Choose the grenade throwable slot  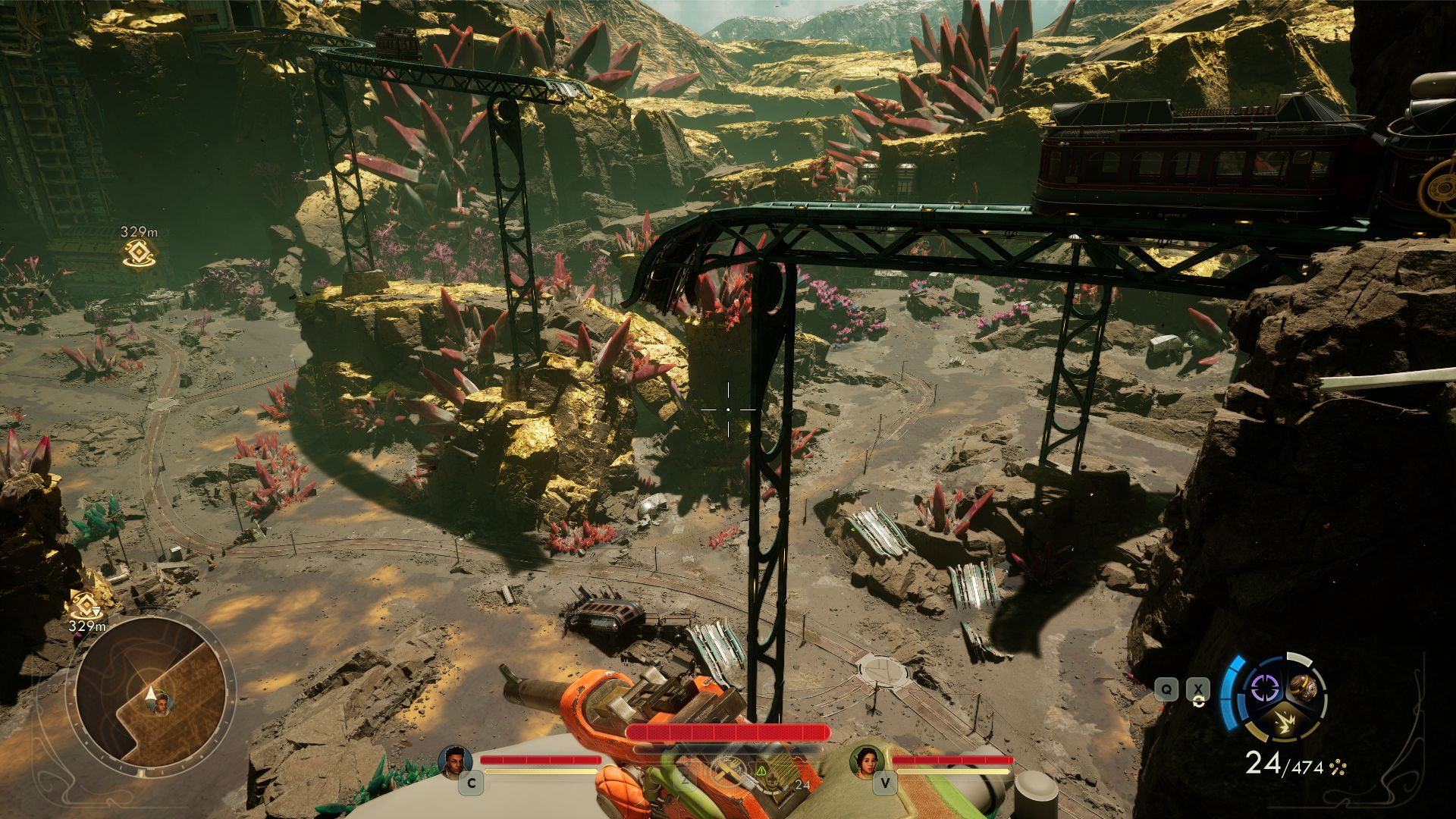tap(1304, 688)
